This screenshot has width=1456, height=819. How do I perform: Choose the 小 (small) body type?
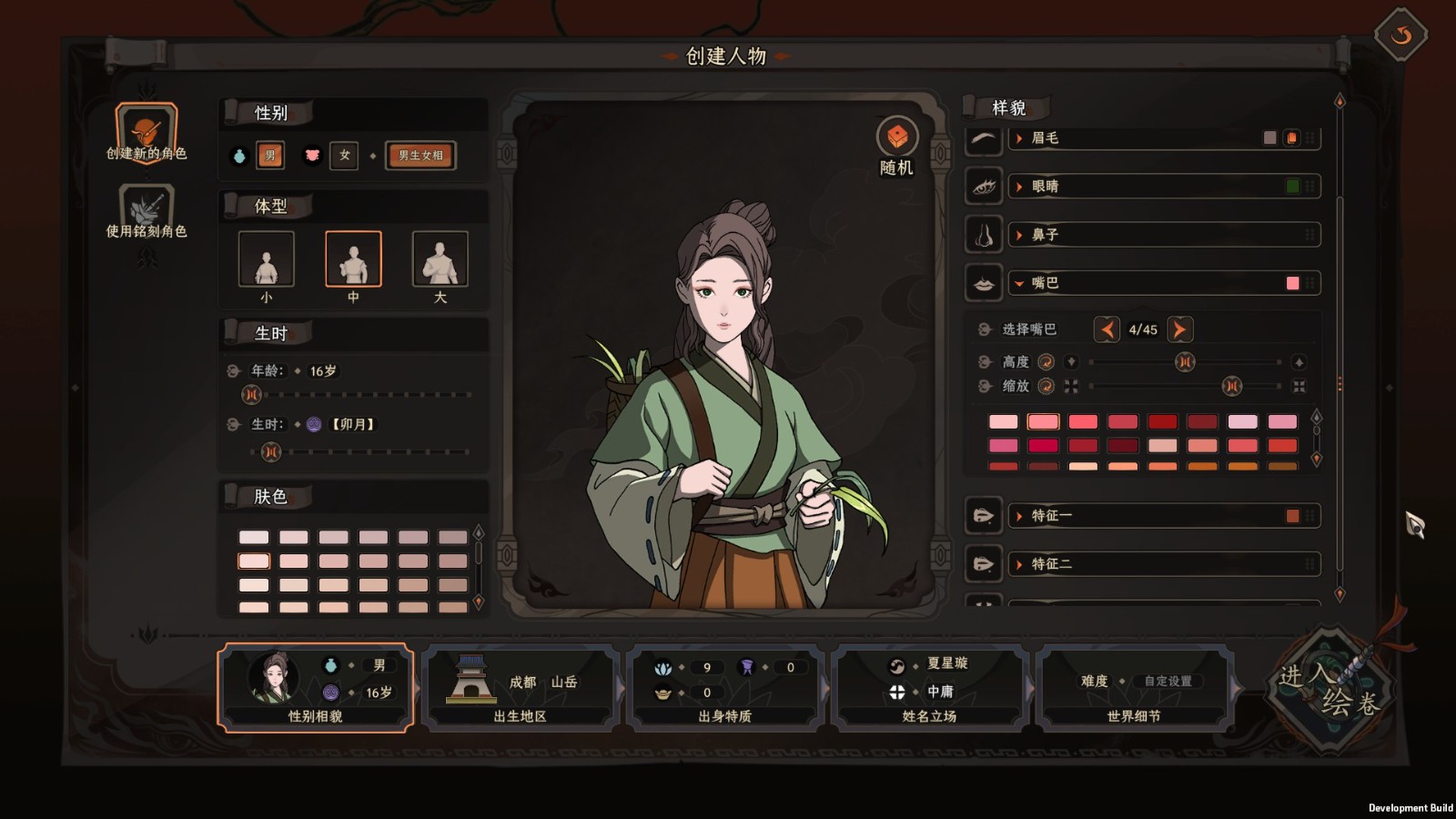[266, 259]
